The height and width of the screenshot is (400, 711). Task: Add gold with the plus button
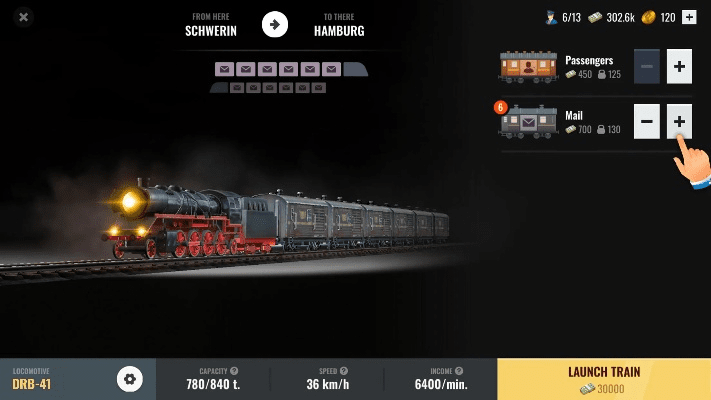point(688,17)
